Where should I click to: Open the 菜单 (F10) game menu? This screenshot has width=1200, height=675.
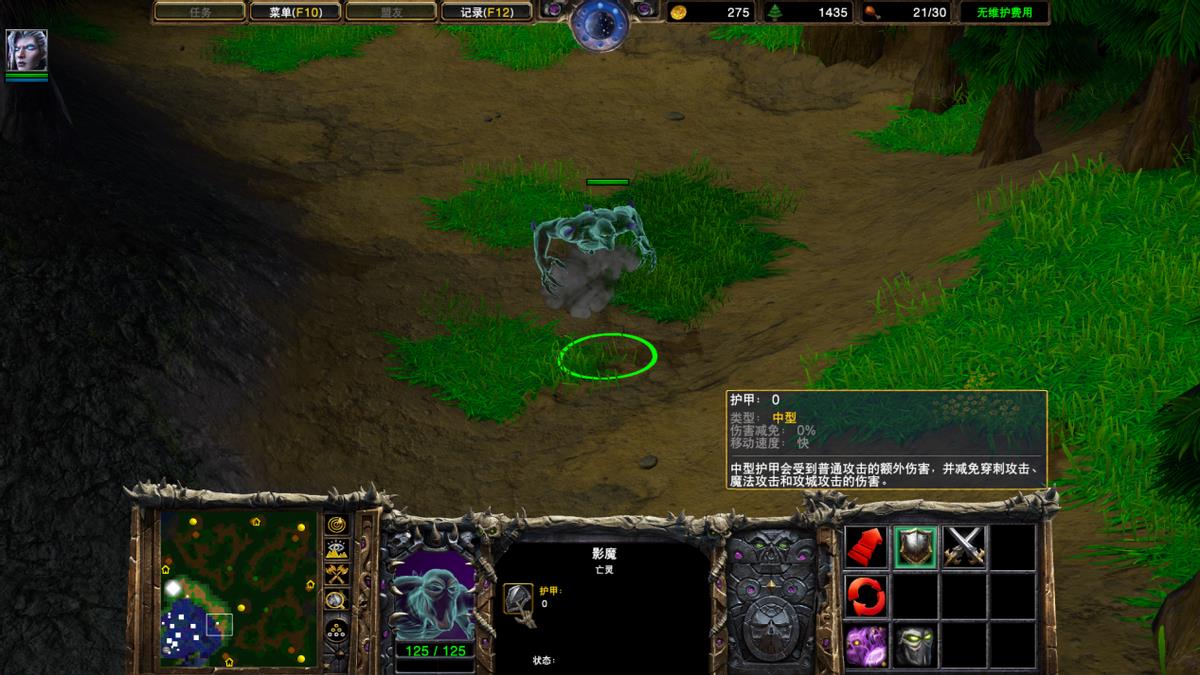pos(293,12)
